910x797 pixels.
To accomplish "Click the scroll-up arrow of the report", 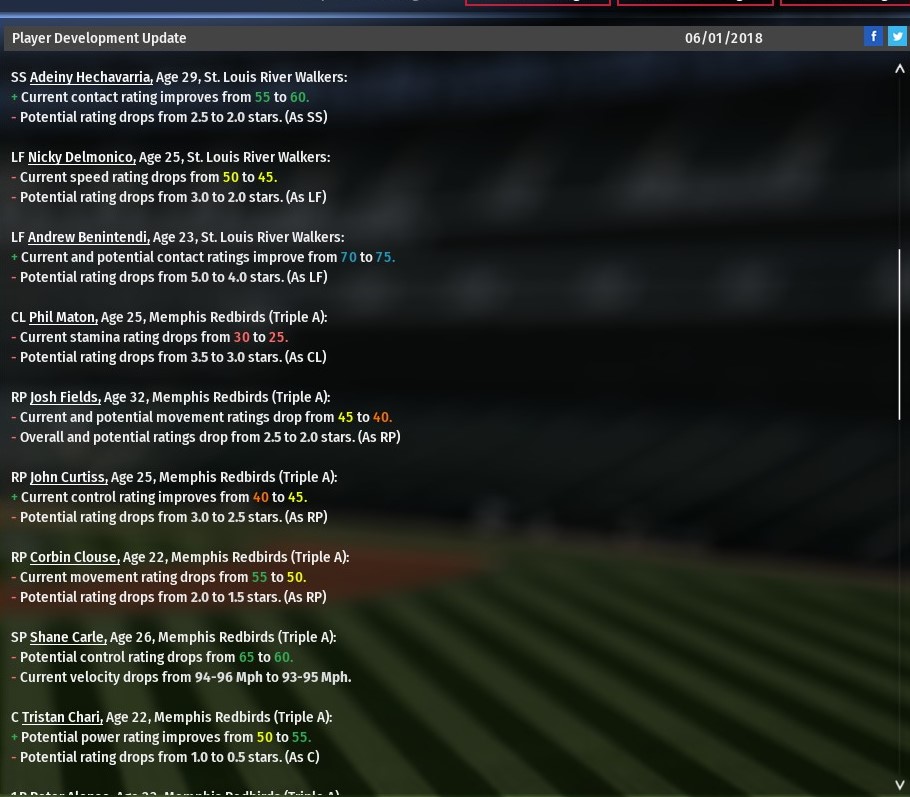I will (899, 70).
